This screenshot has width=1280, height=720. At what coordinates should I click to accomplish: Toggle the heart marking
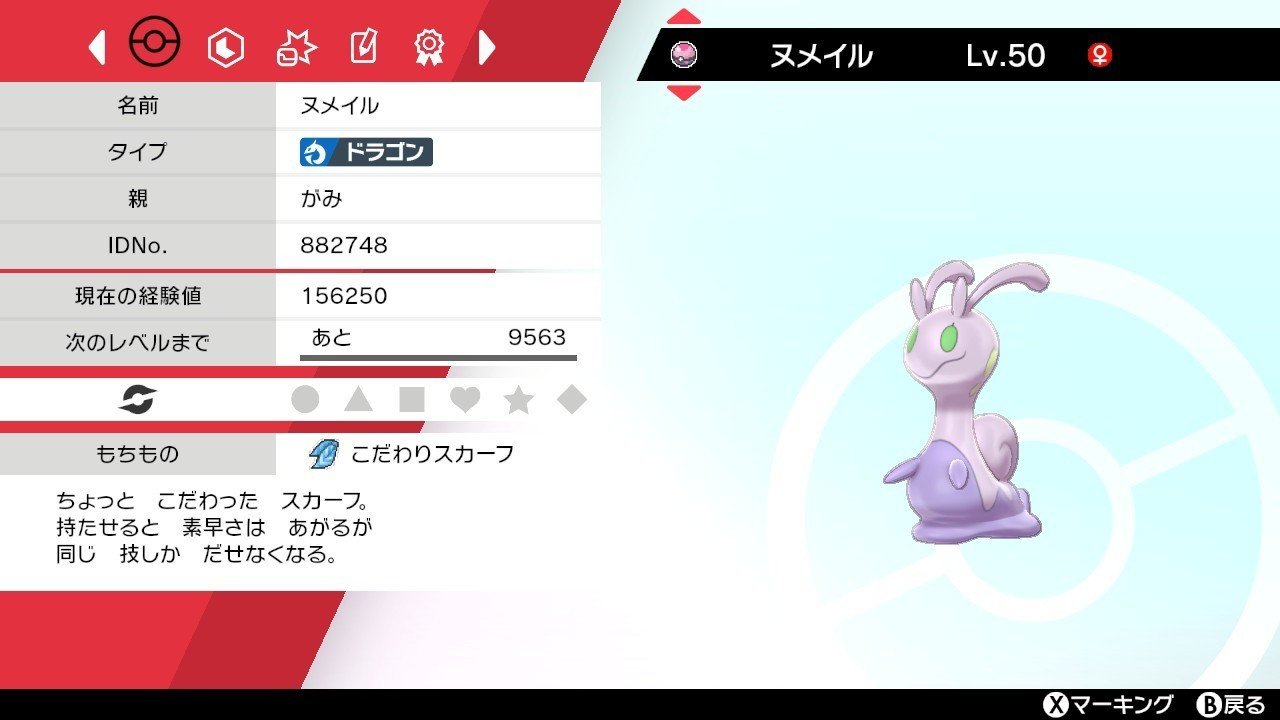click(x=466, y=398)
